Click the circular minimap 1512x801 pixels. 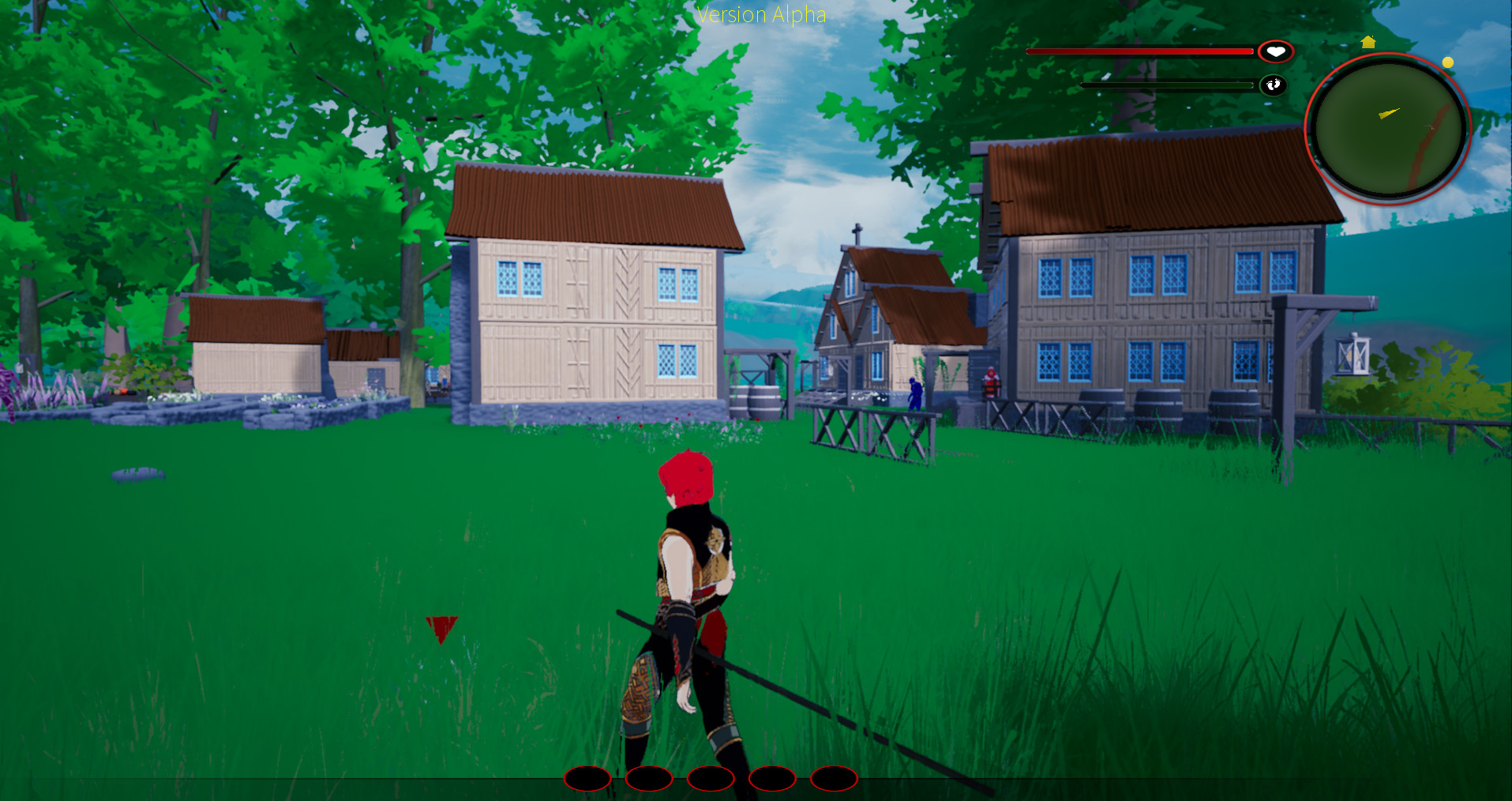point(1387,129)
